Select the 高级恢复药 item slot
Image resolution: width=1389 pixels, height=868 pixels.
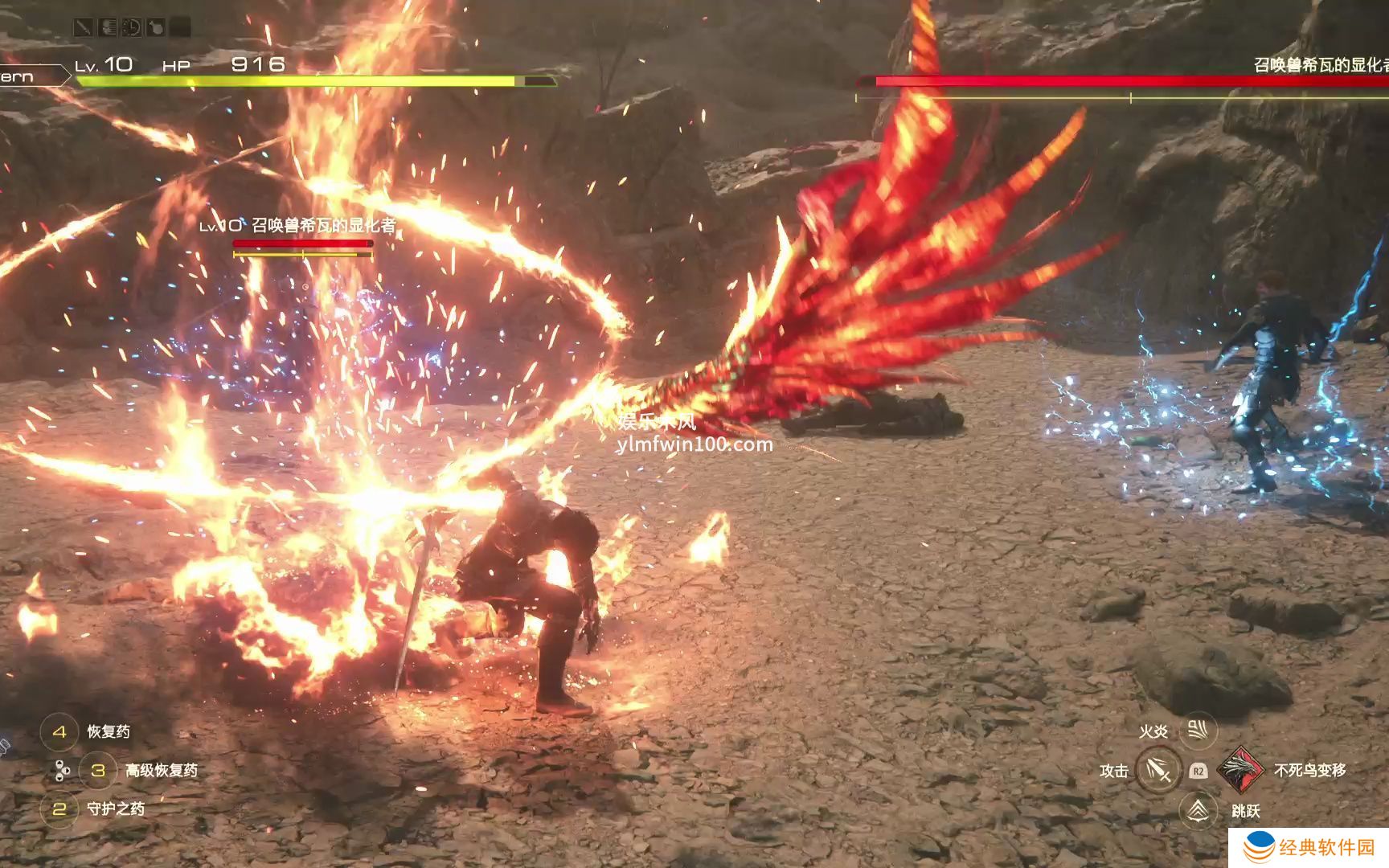pos(98,770)
